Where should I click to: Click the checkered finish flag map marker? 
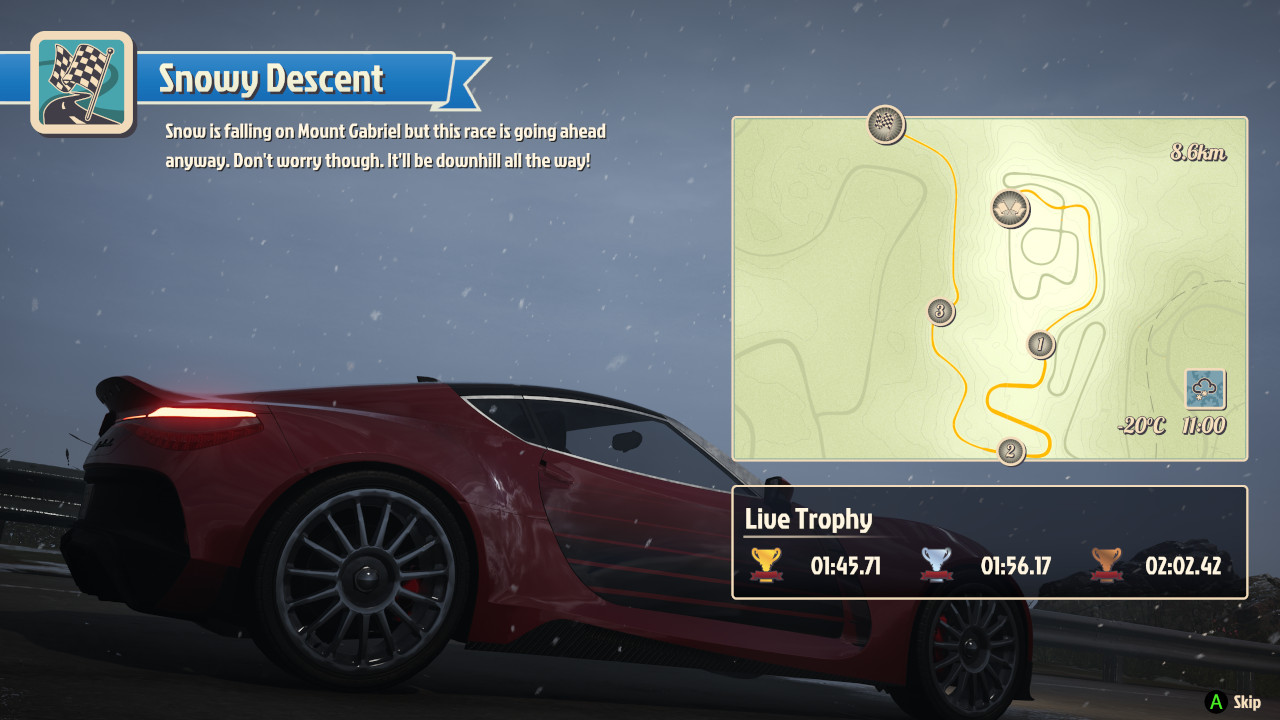coord(885,124)
